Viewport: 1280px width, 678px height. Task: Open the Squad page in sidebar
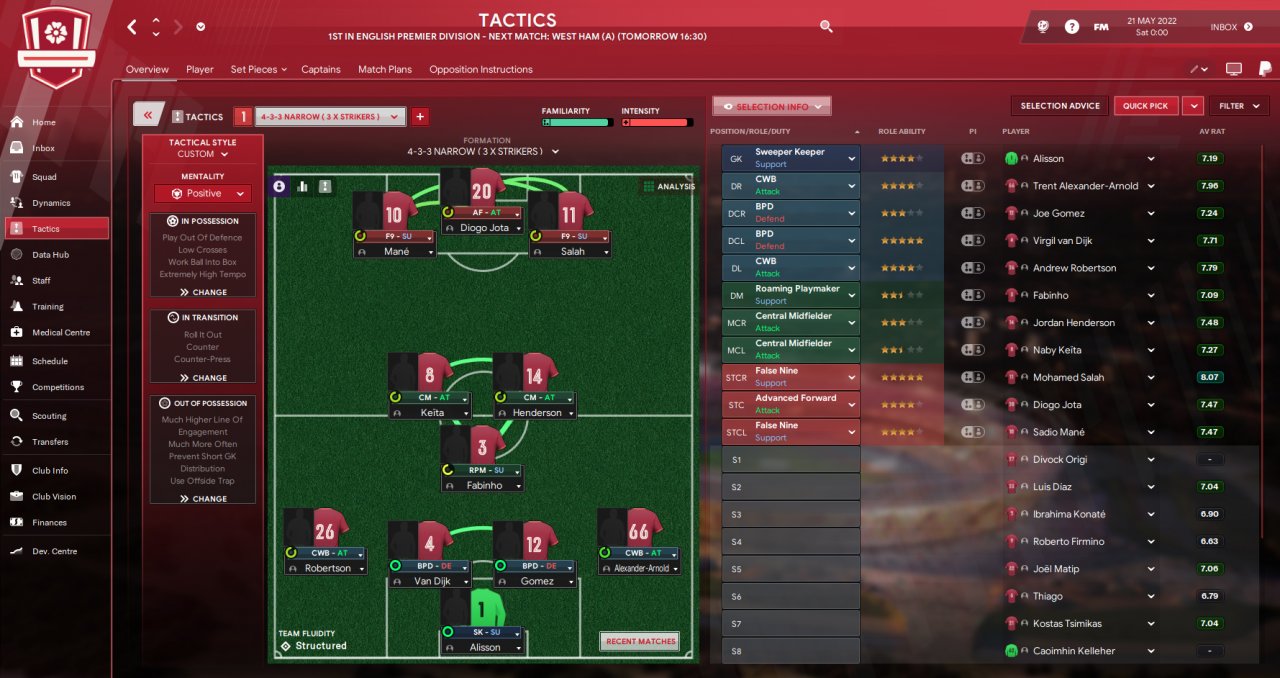tap(44, 177)
